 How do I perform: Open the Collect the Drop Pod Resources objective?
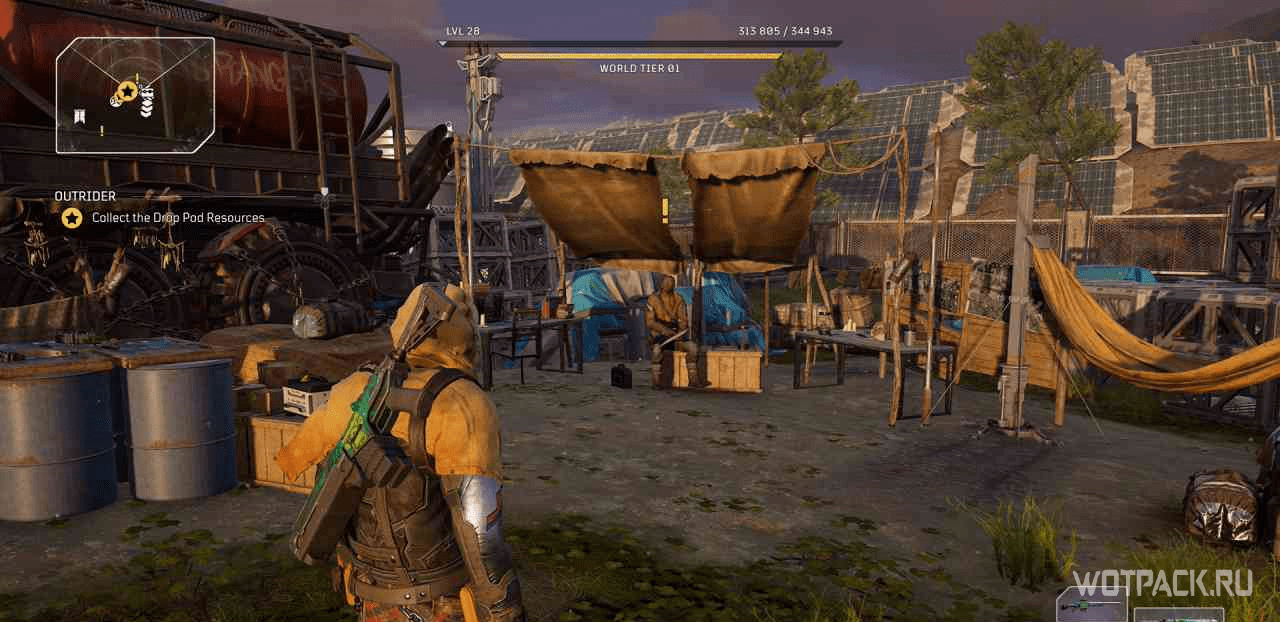coord(178,218)
